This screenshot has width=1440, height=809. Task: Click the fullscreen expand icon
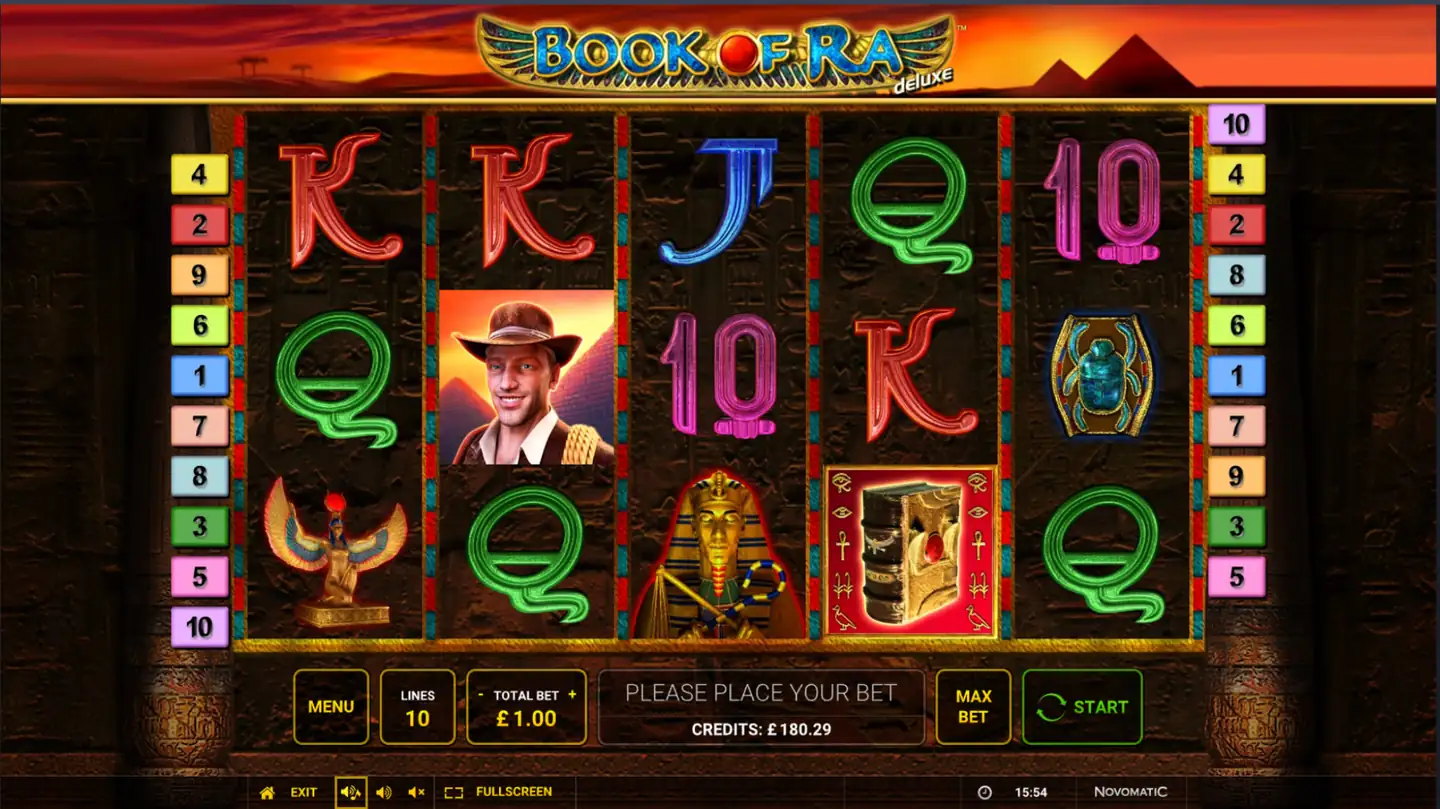(x=455, y=791)
